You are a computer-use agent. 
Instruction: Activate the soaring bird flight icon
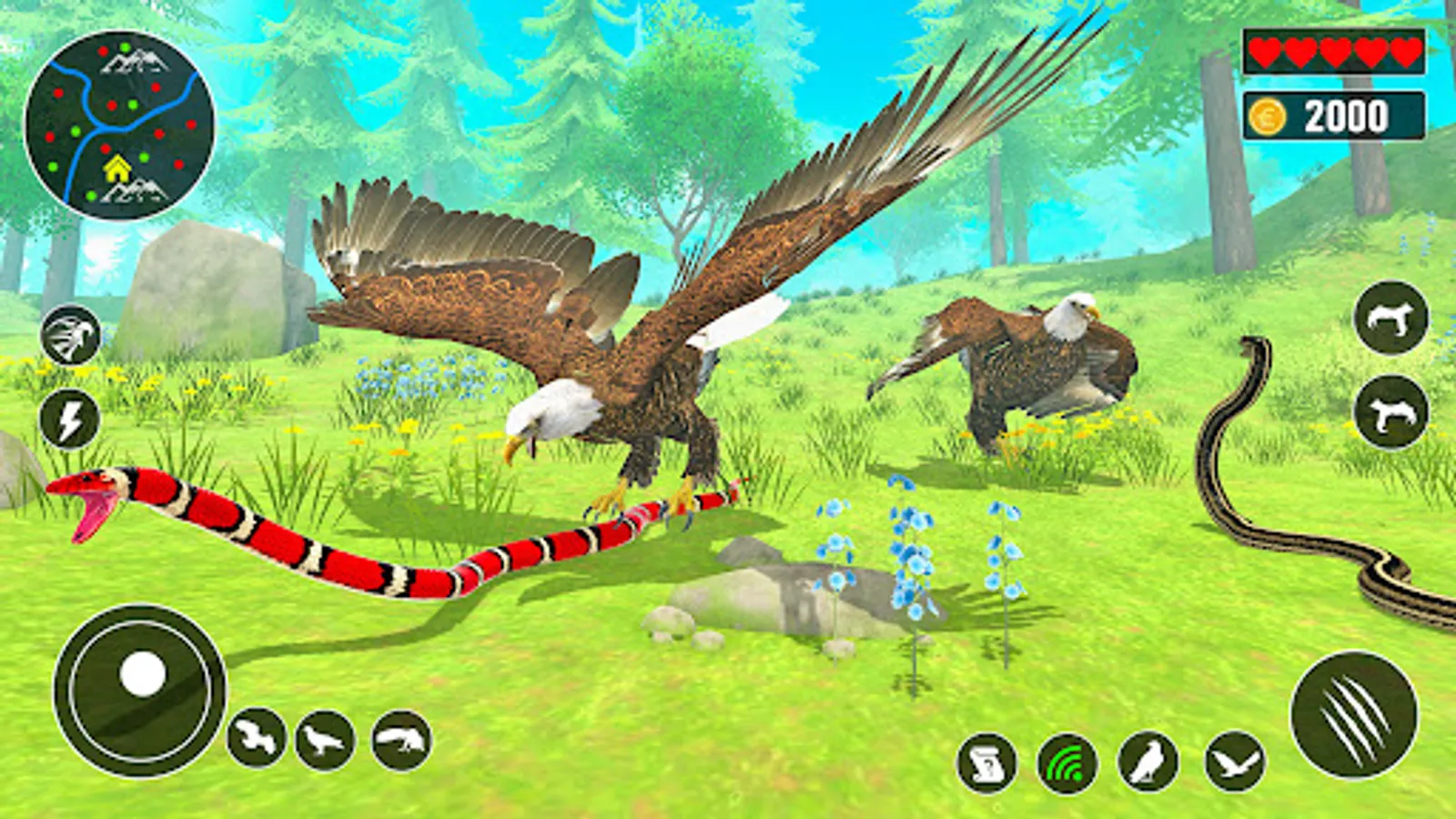pos(1235,762)
